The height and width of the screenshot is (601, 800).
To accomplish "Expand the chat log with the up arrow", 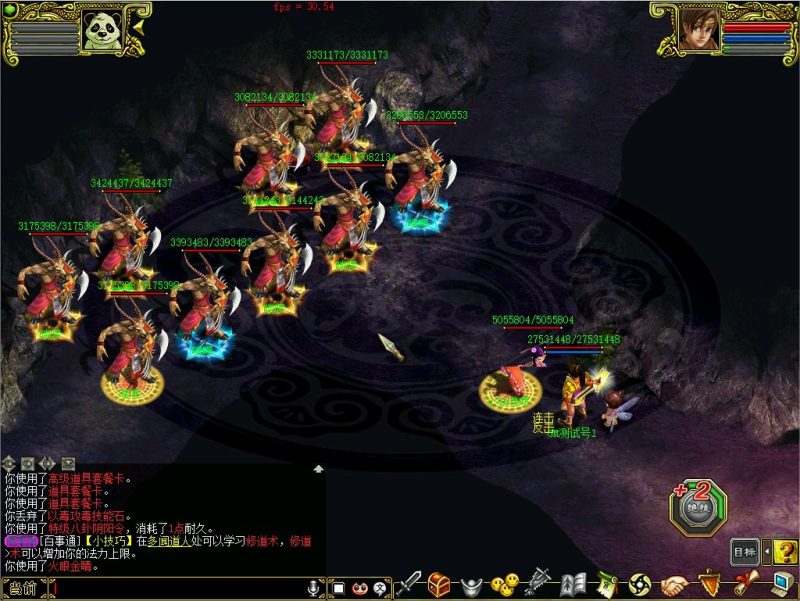I will pyautogui.click(x=318, y=468).
